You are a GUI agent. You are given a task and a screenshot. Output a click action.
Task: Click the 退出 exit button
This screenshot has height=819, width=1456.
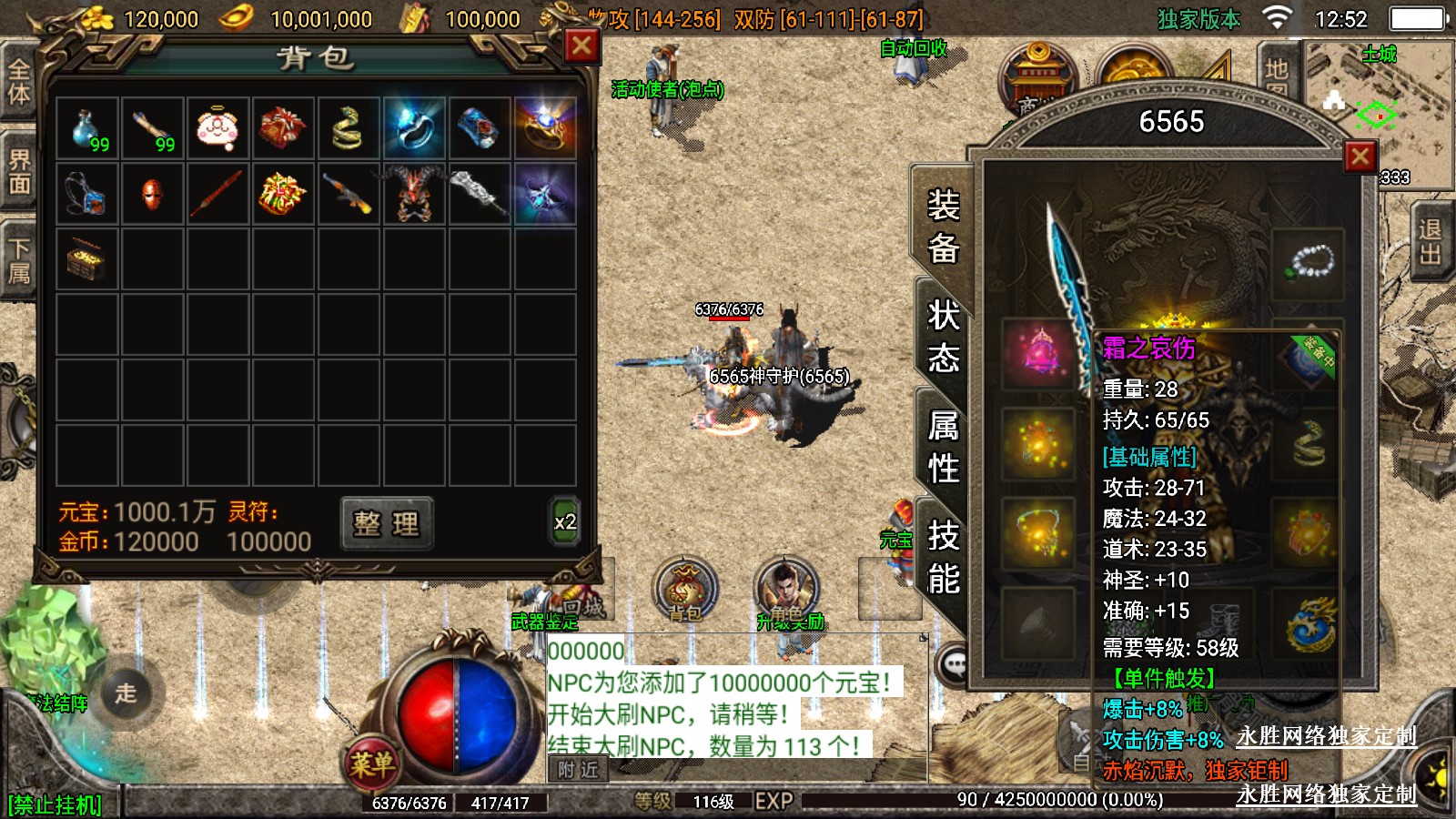click(1430, 241)
